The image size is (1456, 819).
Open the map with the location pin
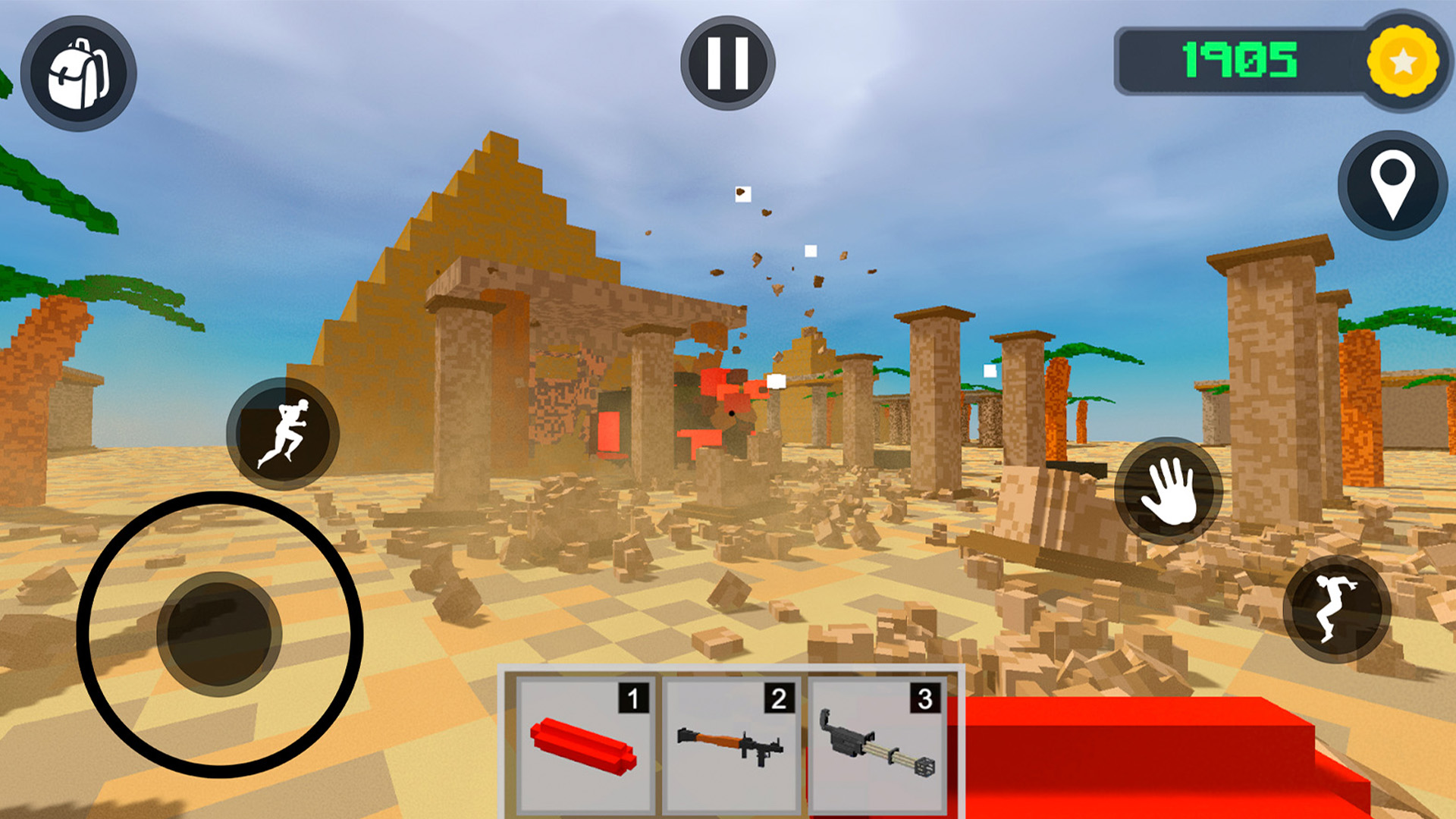[1393, 183]
